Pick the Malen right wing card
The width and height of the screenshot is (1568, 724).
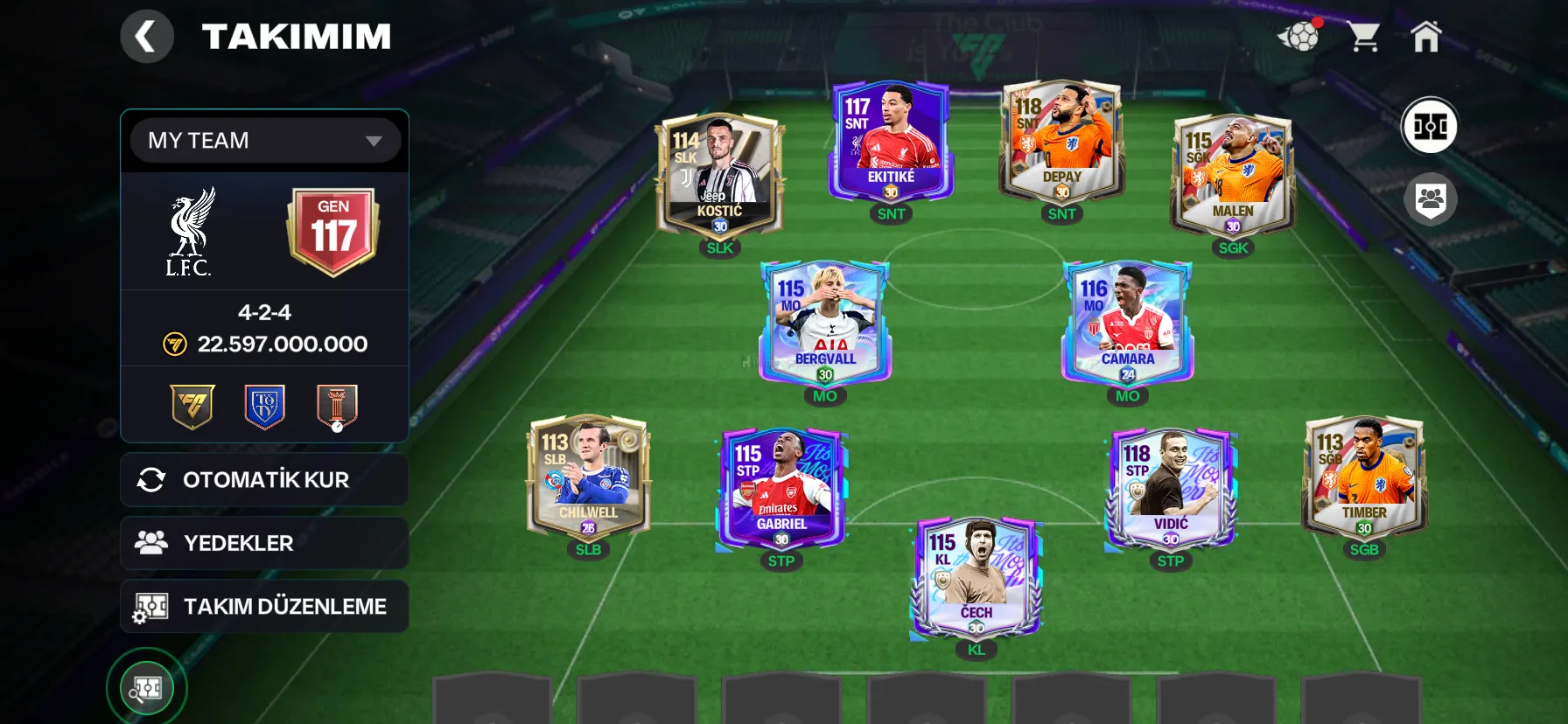[x=1232, y=175]
